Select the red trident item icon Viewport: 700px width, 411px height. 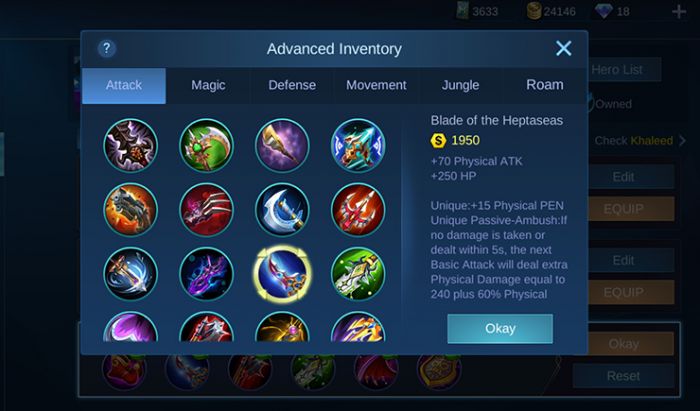click(x=358, y=209)
